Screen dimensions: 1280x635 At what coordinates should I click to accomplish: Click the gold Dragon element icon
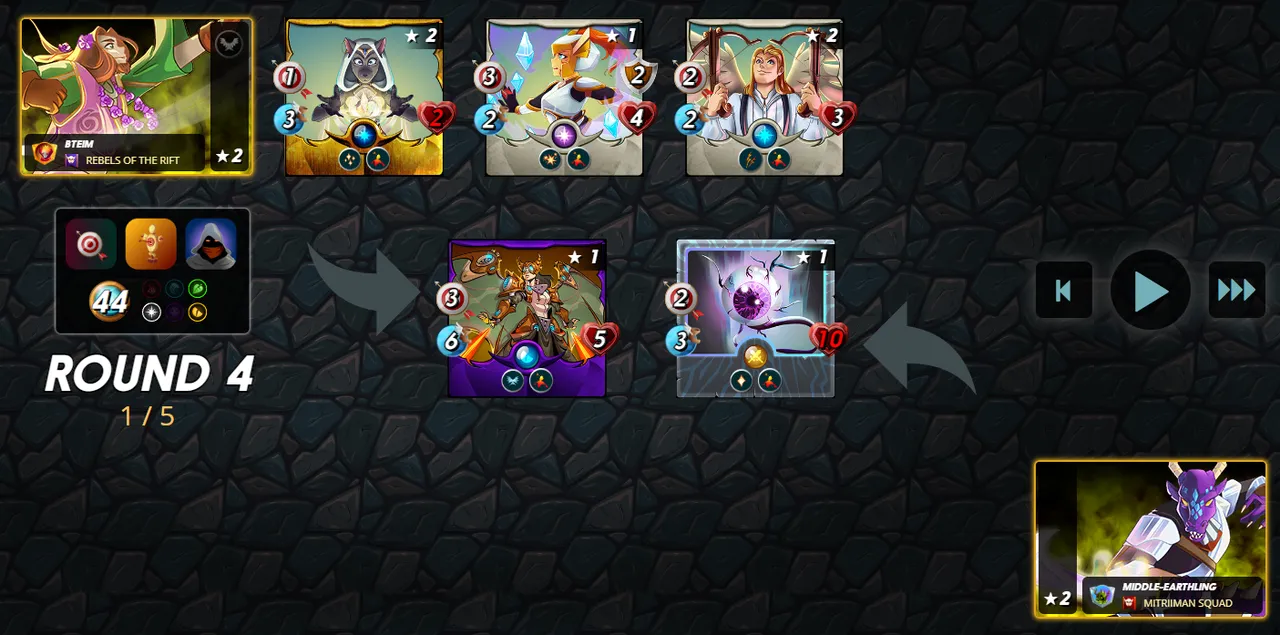coord(197,312)
